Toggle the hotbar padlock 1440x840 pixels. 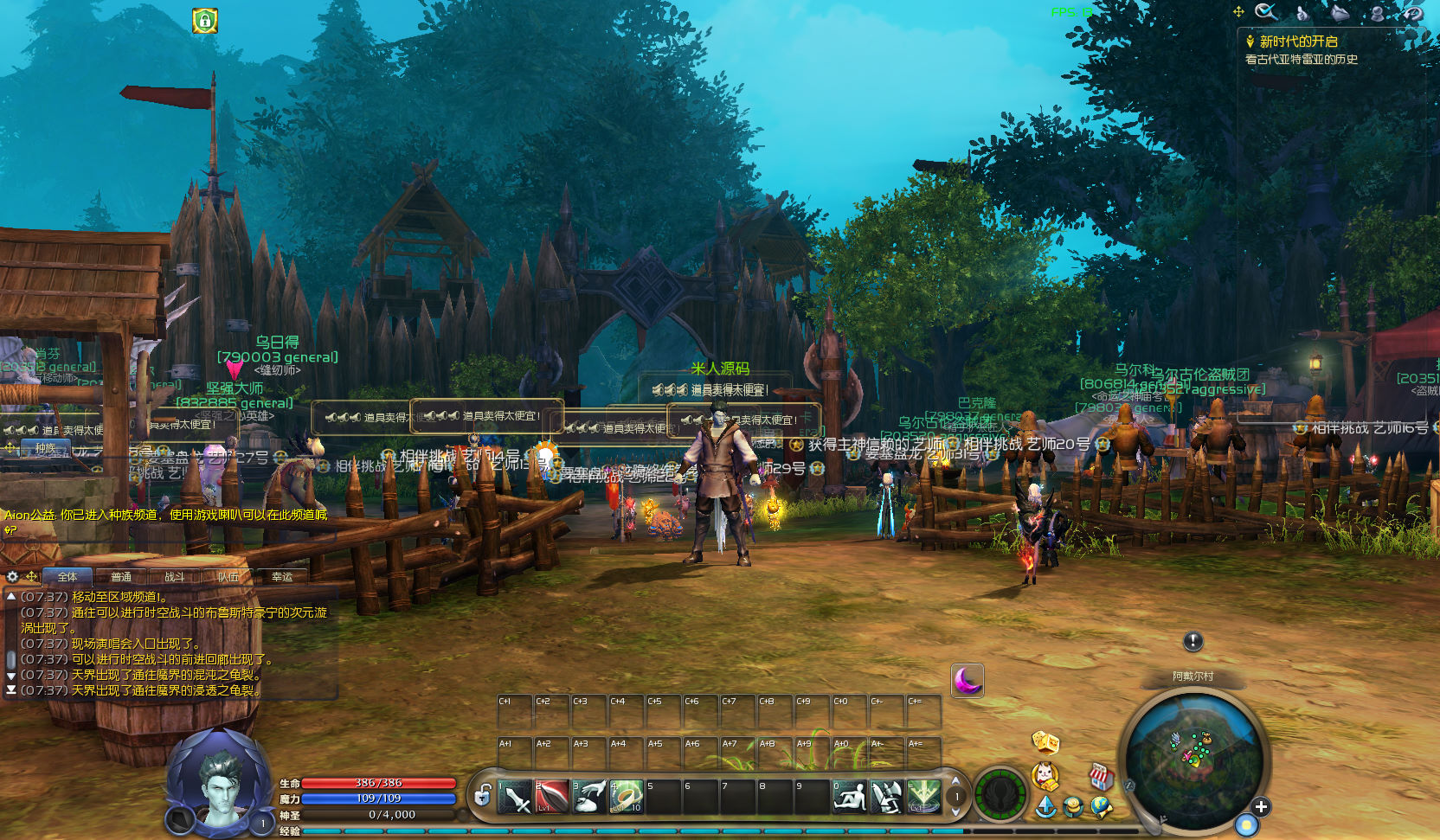tap(483, 794)
